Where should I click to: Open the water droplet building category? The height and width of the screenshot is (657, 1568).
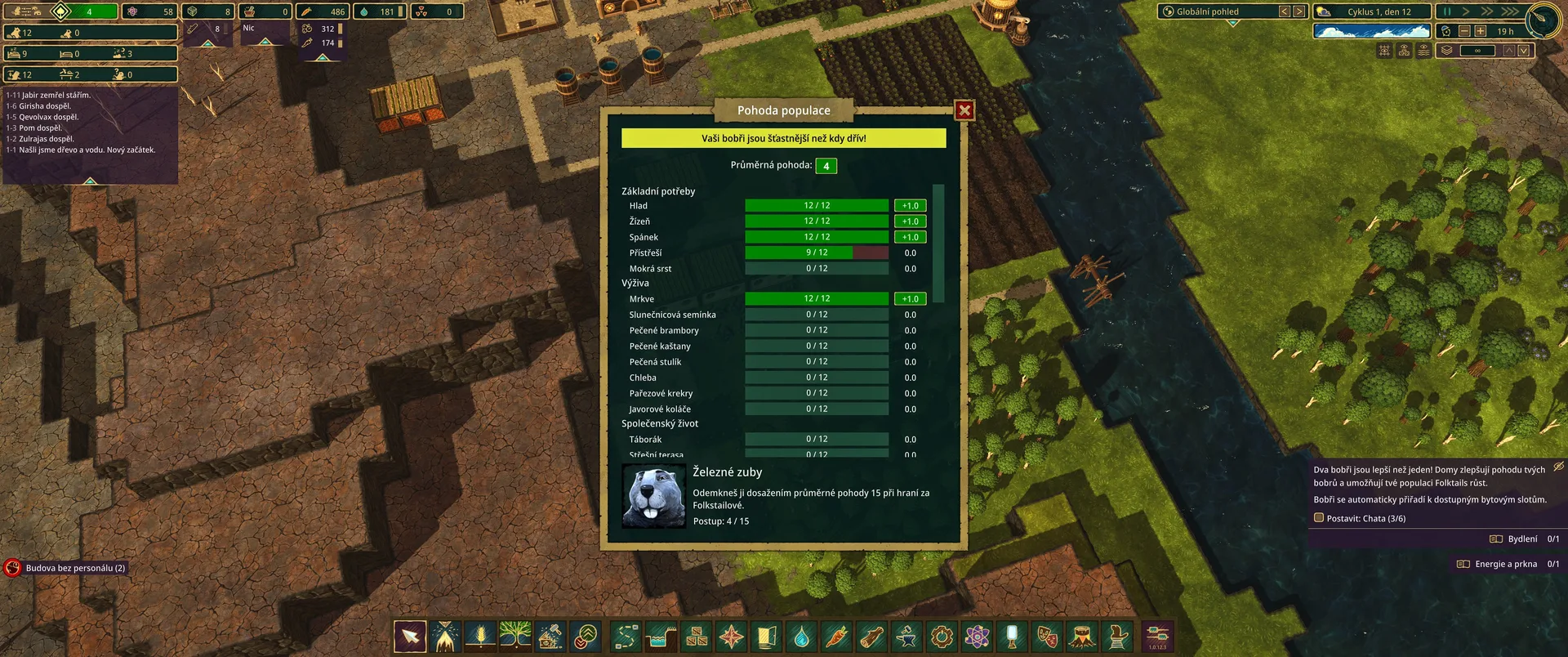pos(801,637)
